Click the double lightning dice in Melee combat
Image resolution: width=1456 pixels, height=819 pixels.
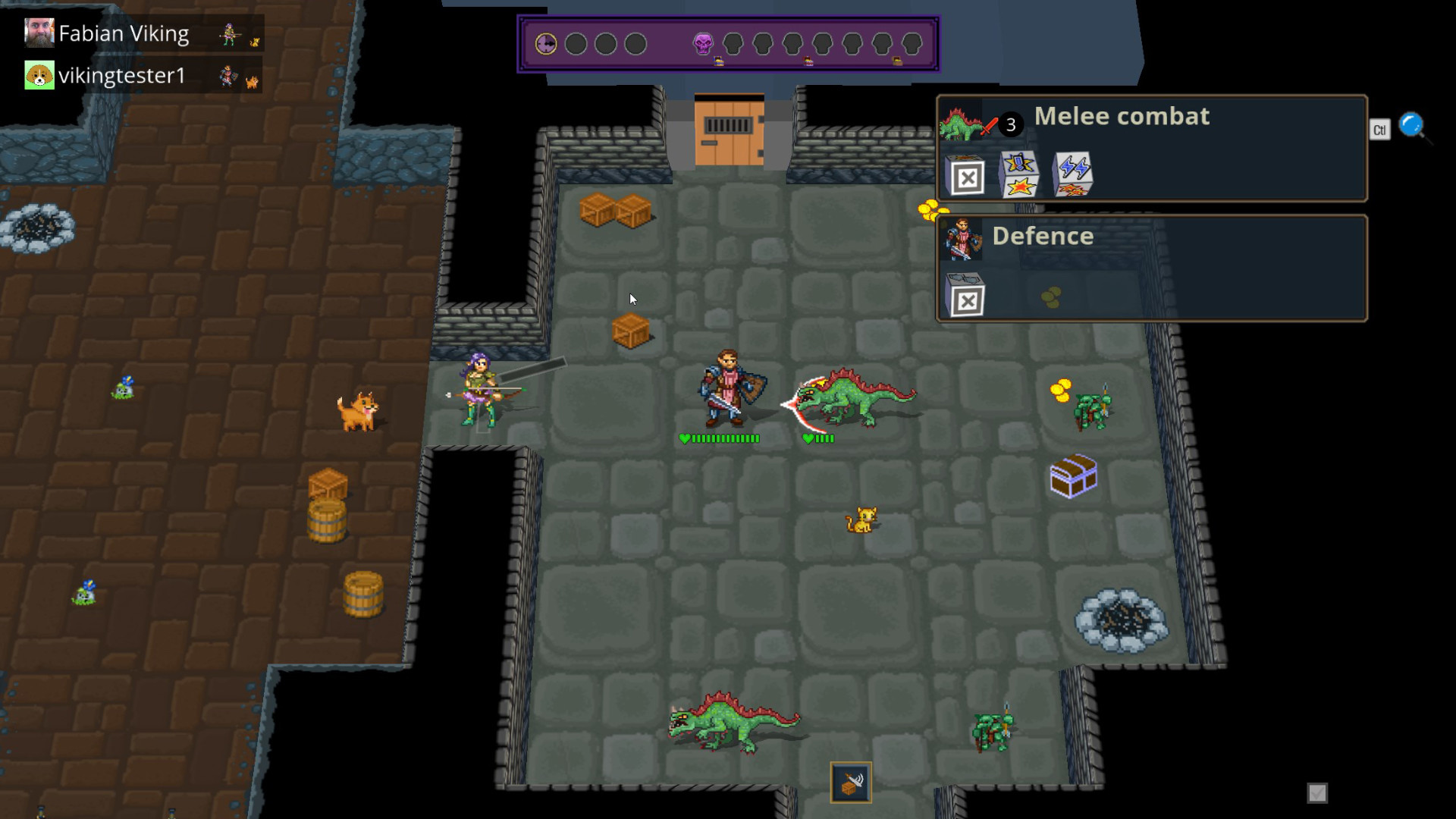(1072, 171)
